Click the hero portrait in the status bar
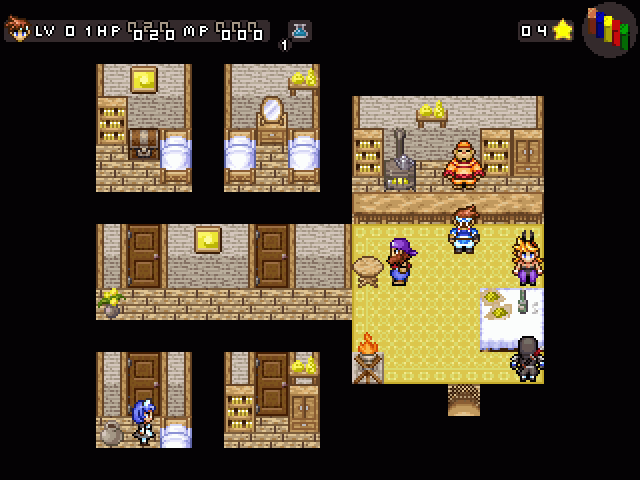 [18, 30]
